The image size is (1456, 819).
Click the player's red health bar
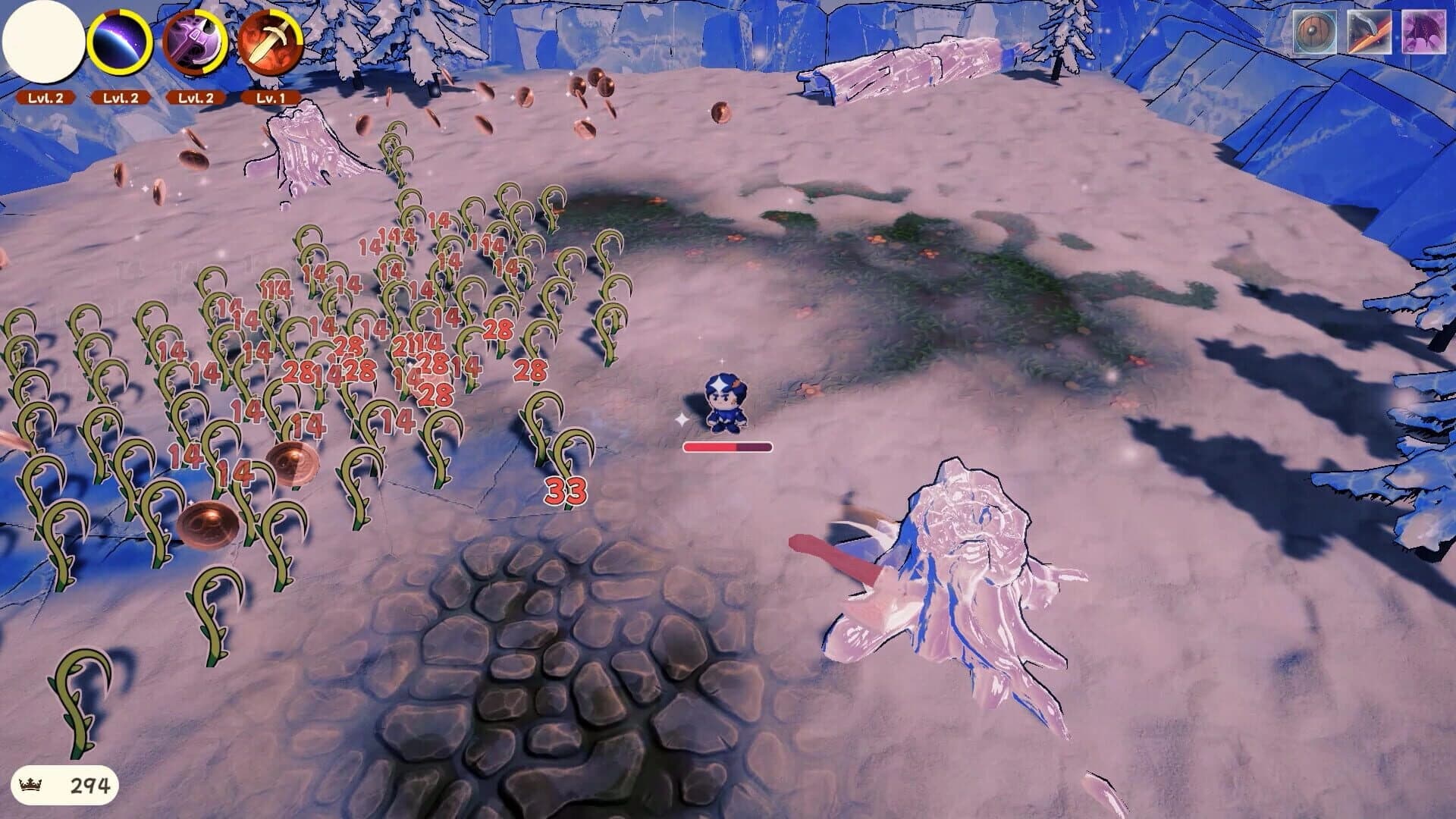pyautogui.click(x=728, y=447)
